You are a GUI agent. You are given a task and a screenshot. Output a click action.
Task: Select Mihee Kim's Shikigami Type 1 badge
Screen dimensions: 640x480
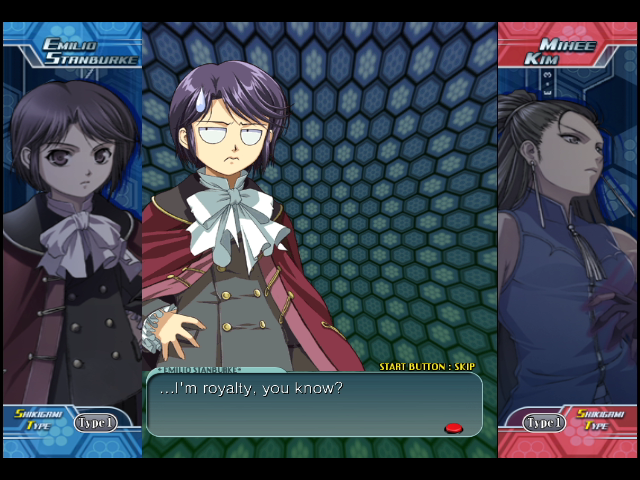(544, 422)
